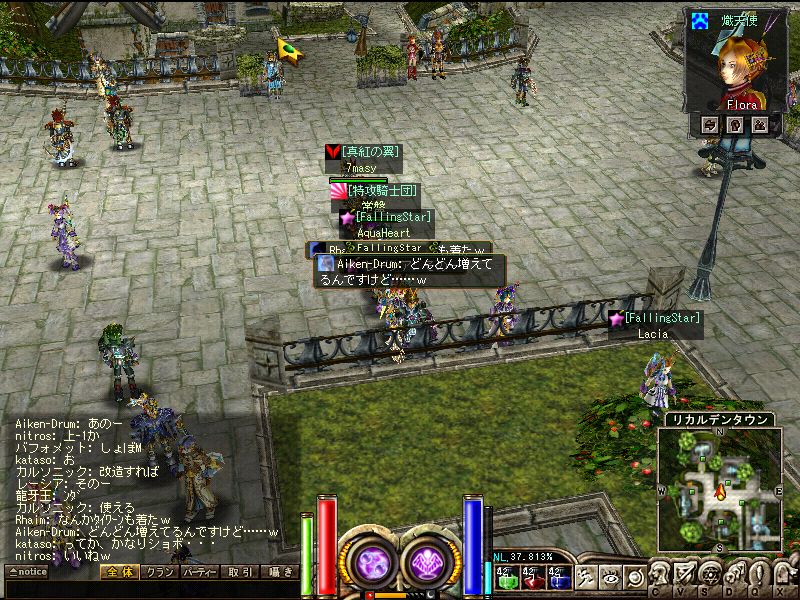Viewport: 800px width, 600px height.
Task: Open the パーティー chat tab
Action: (201, 572)
